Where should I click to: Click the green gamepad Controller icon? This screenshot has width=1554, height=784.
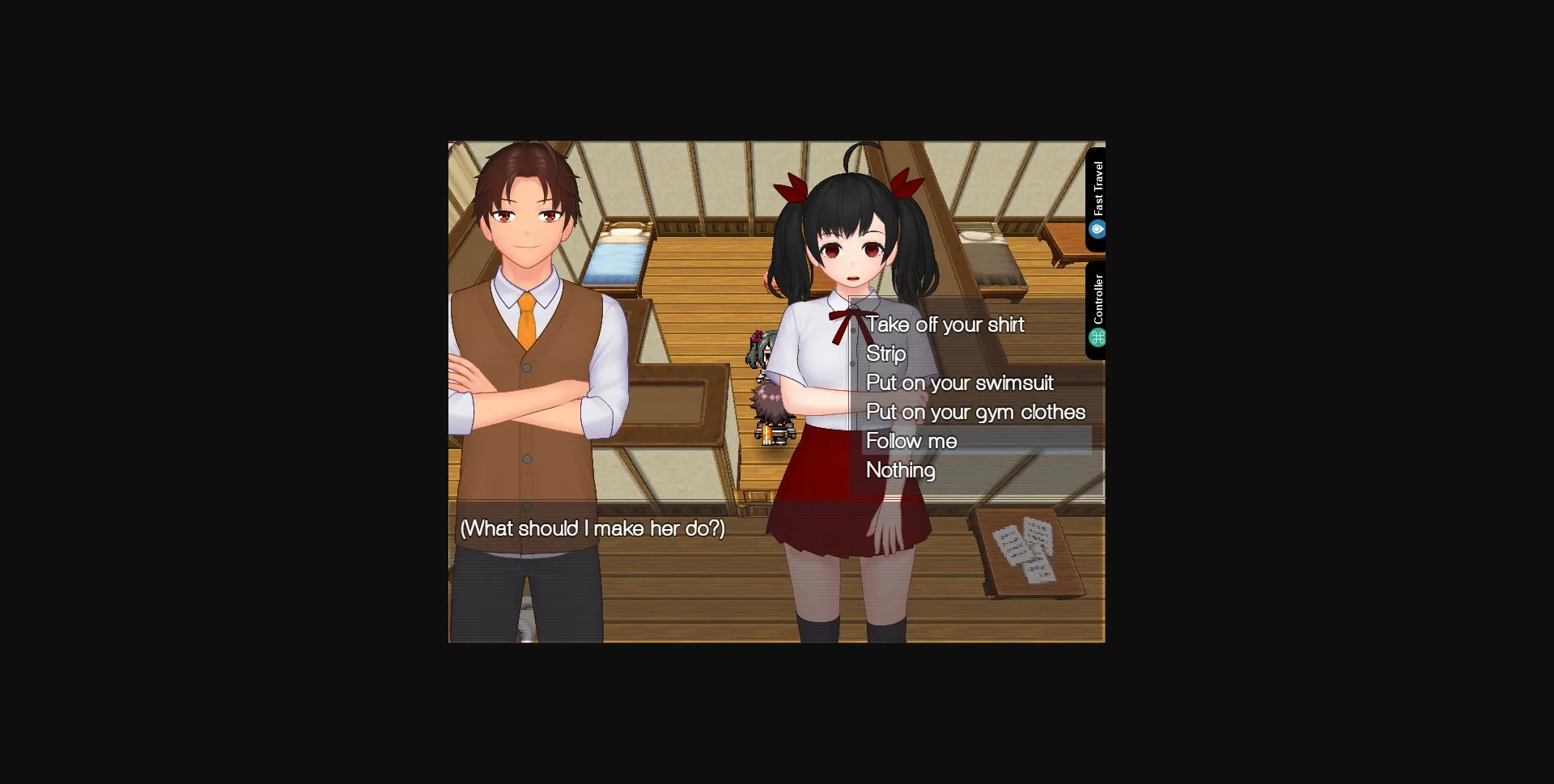point(1098,337)
